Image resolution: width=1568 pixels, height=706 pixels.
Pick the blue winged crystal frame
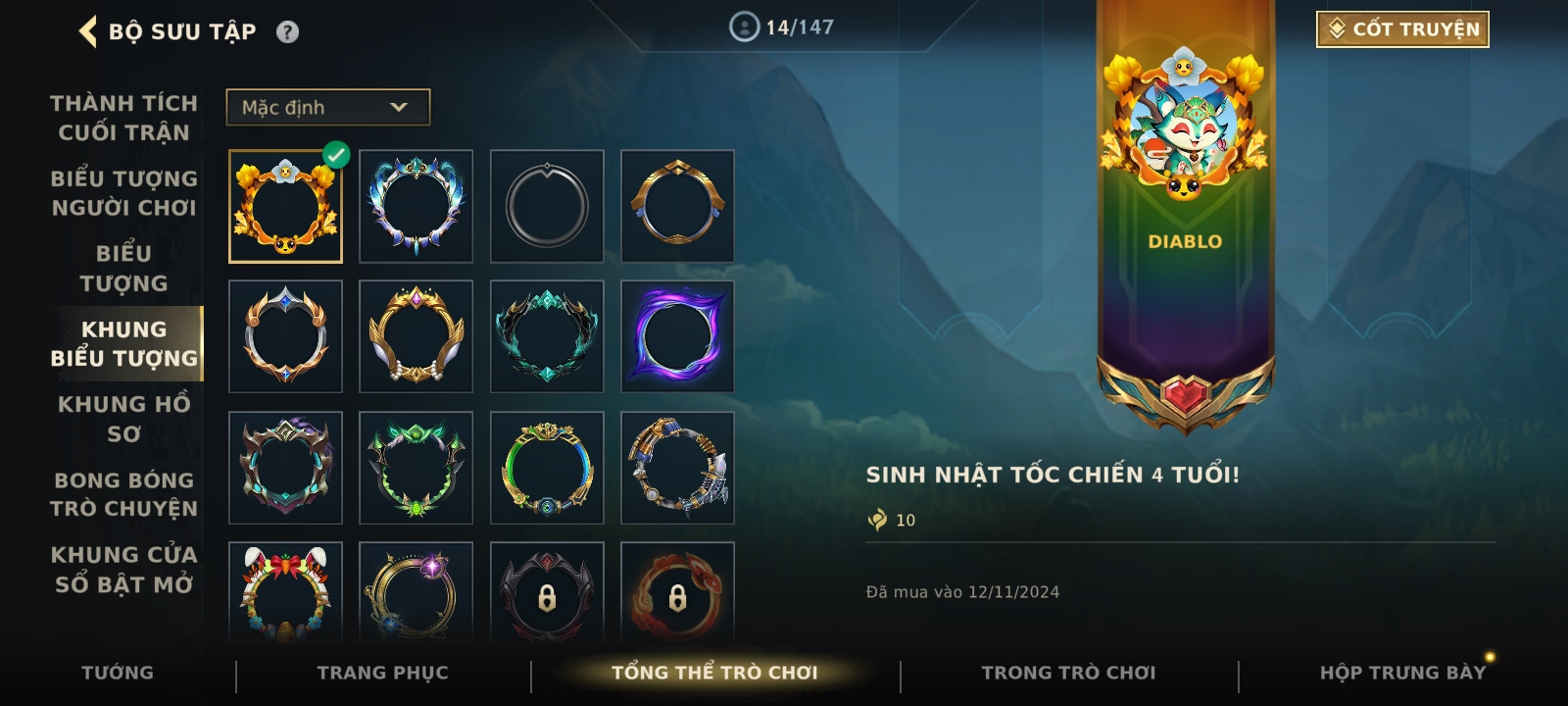tap(416, 207)
